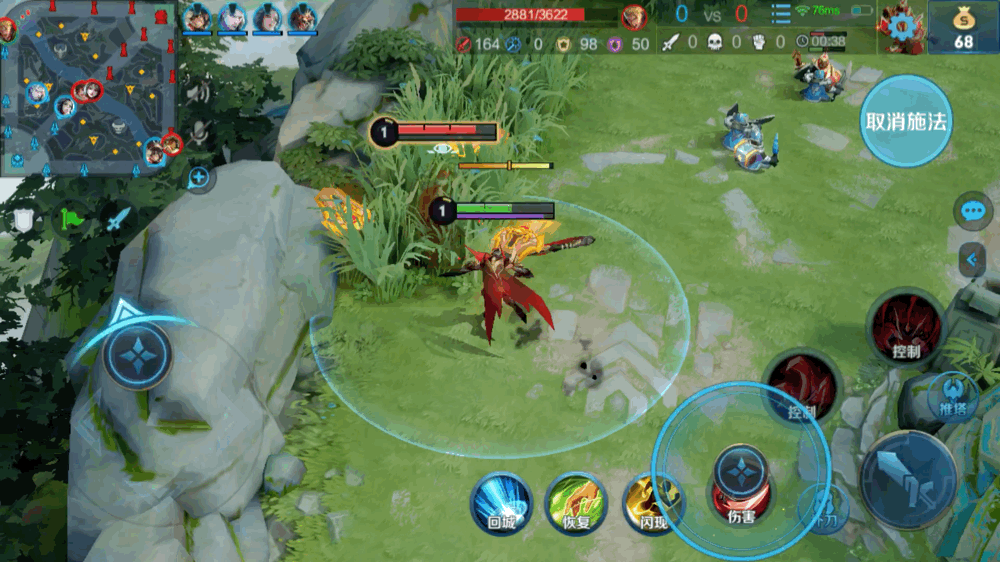Tap the 取消施法 cancel cast button
Image resolution: width=1000 pixels, height=562 pixels.
(906, 121)
